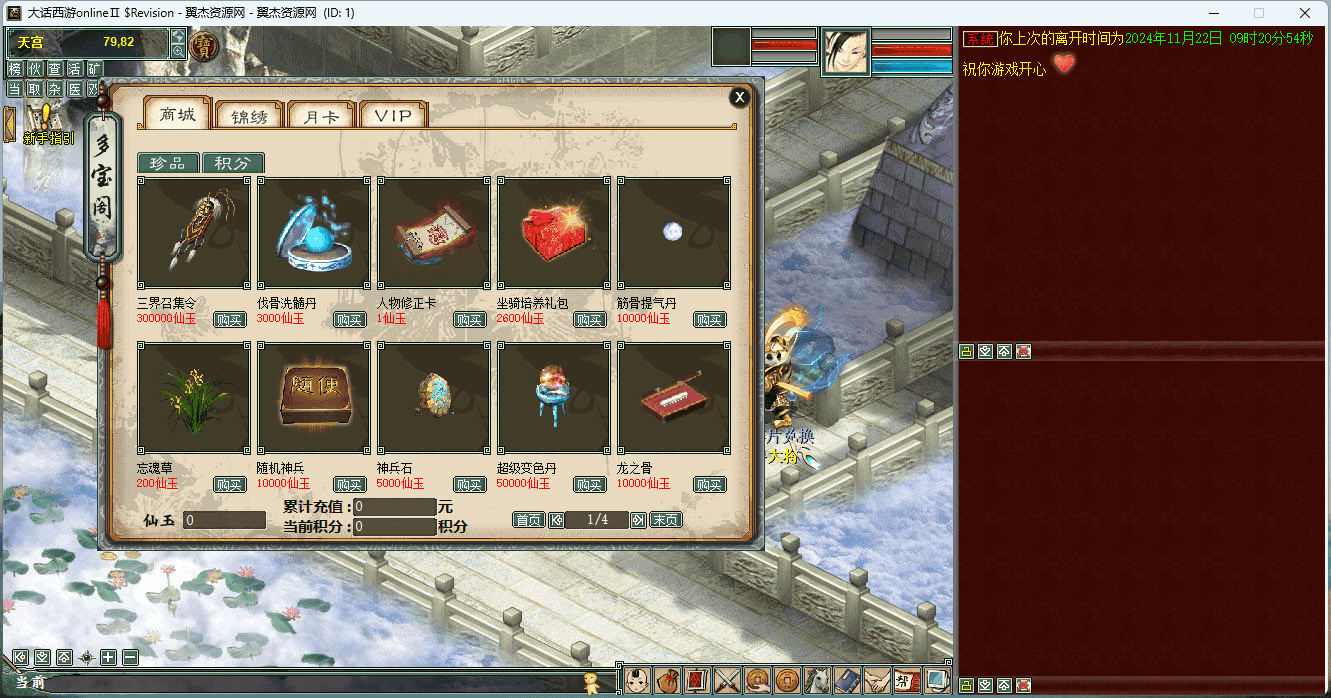Screen dimensions: 1331x698
Task: Open the 新手指引 beginner guide
Action: point(46,128)
